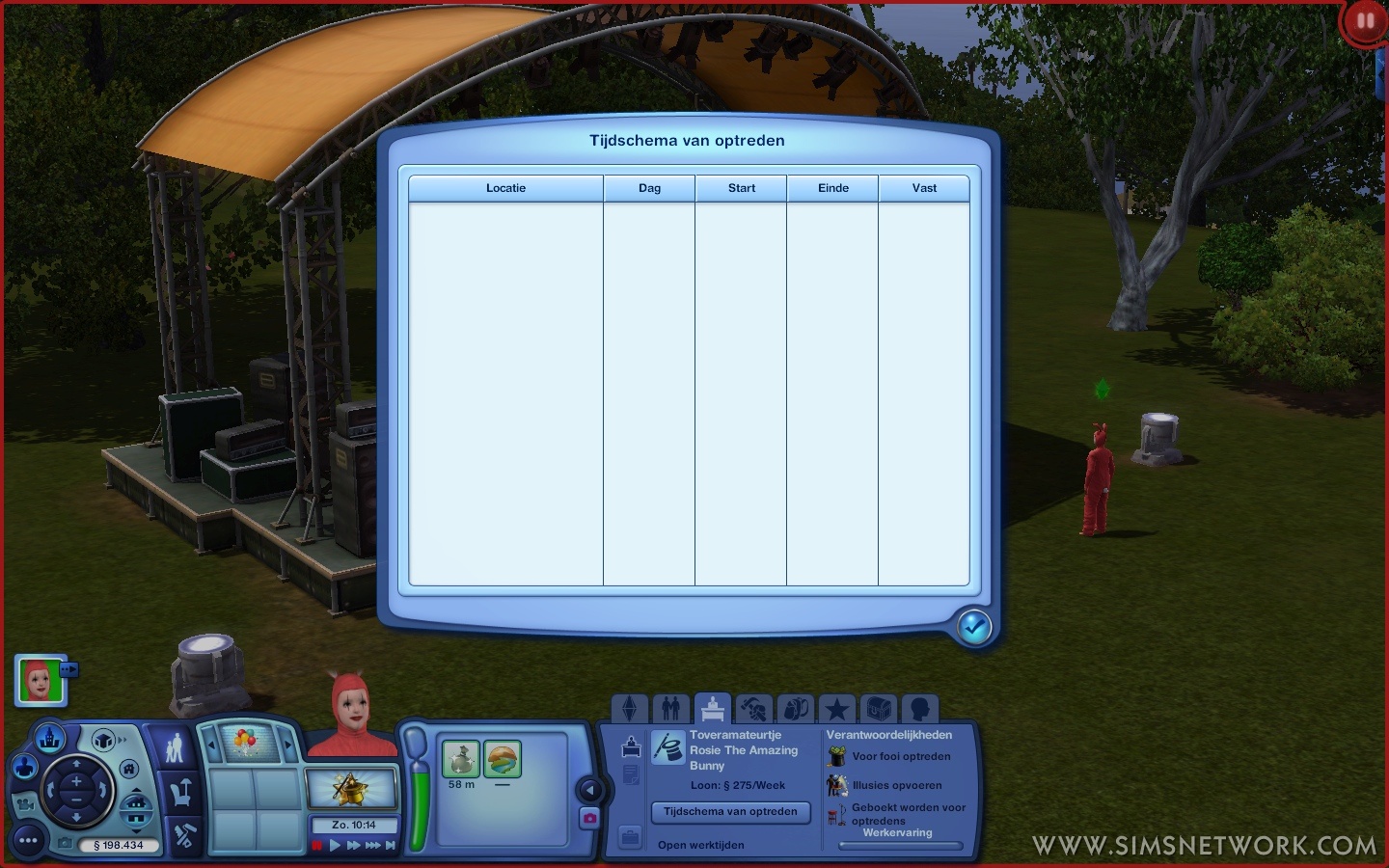
Task: Enter Buy mode with the armchair icon
Action: (183, 794)
